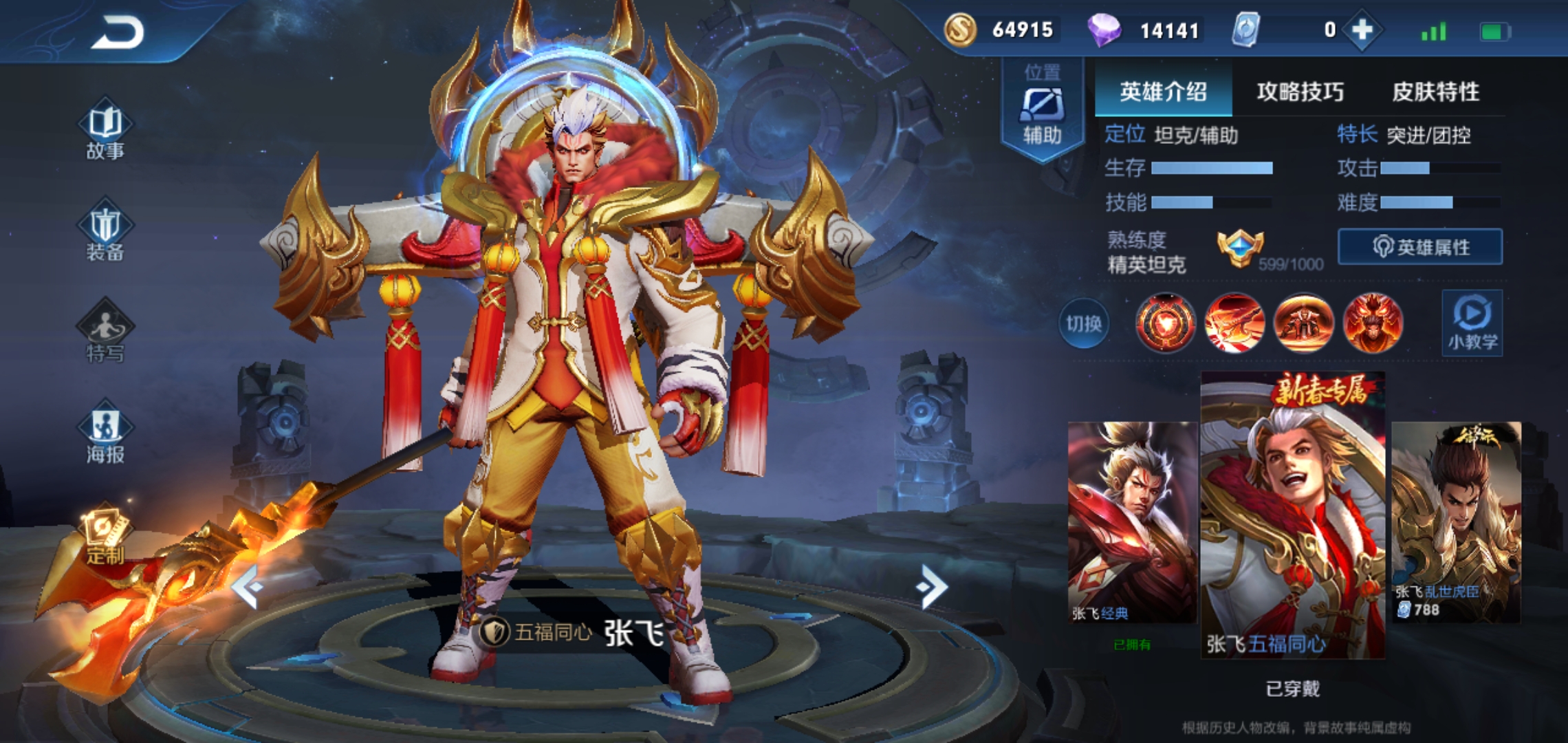Image resolution: width=1568 pixels, height=743 pixels.
Task: Select the 张飞五福同心 skin card
Action: click(1292, 516)
